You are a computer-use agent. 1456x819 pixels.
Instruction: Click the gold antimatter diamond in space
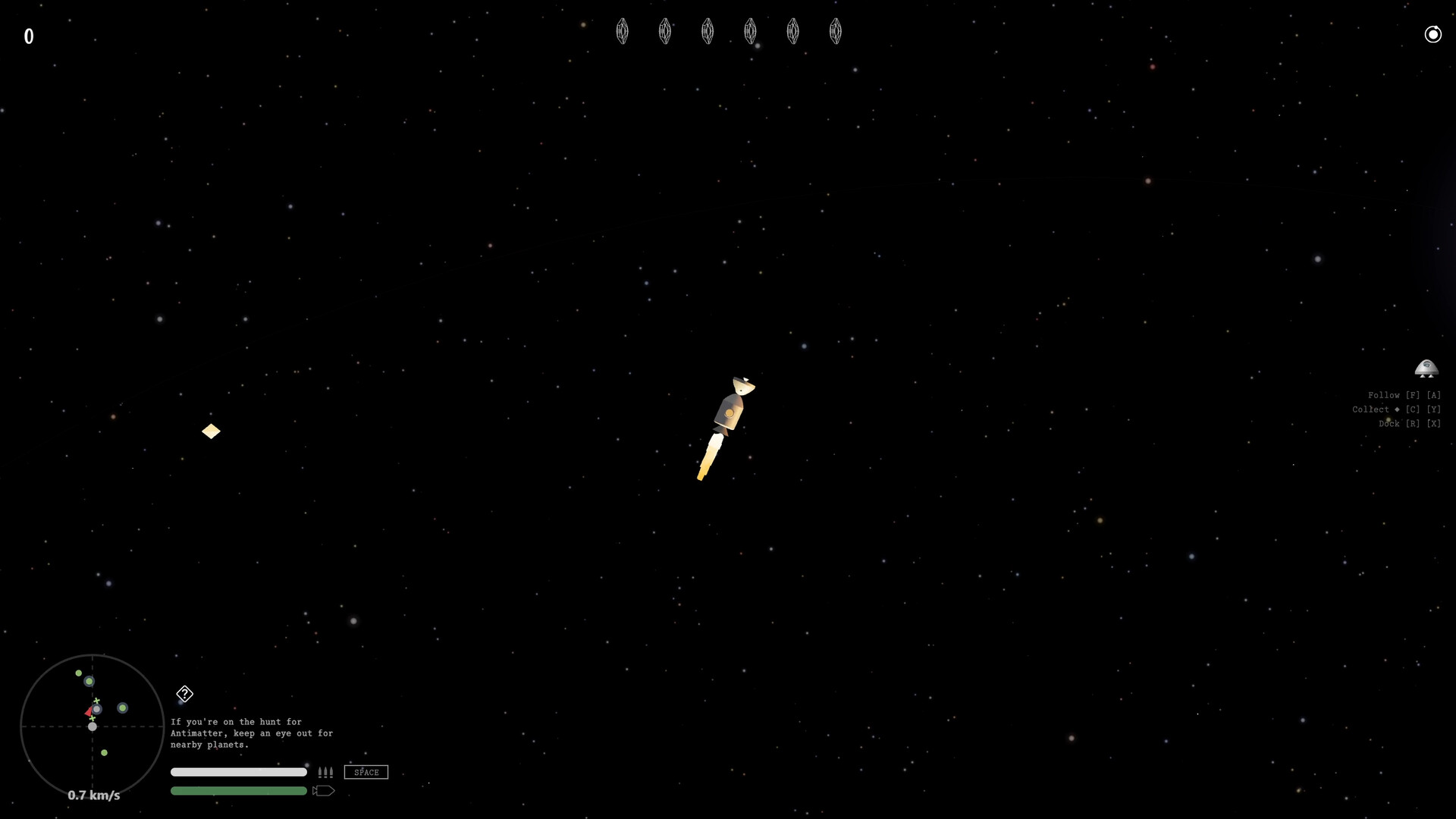coord(211,431)
